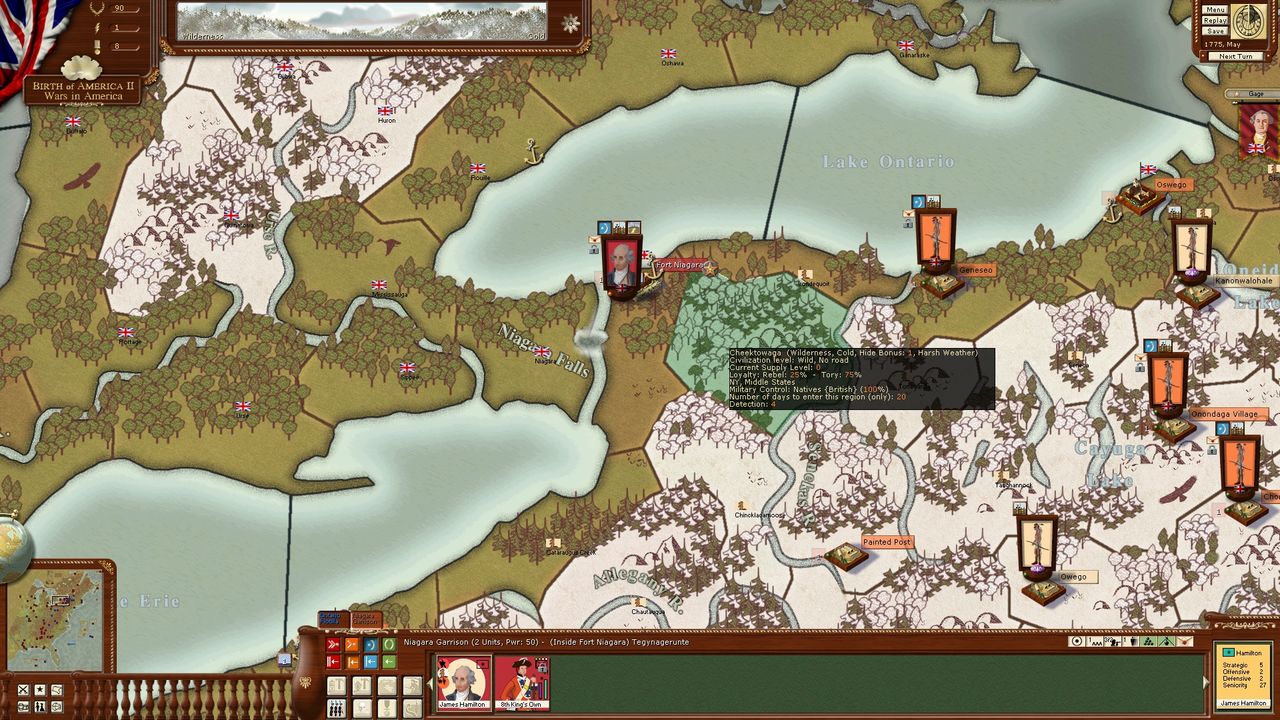Select the blue defensive posture
This screenshot has width=1280, height=720.
point(370,645)
